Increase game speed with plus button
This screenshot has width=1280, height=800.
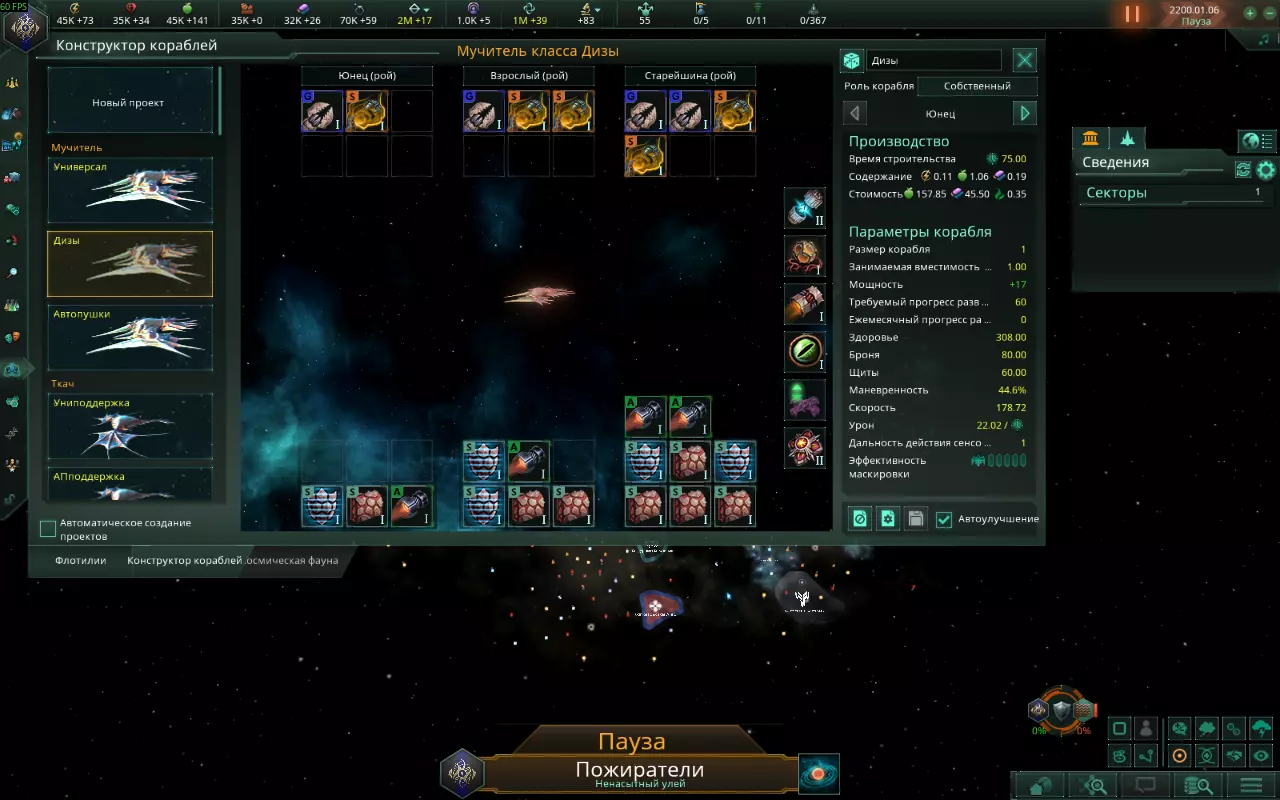point(1250,14)
